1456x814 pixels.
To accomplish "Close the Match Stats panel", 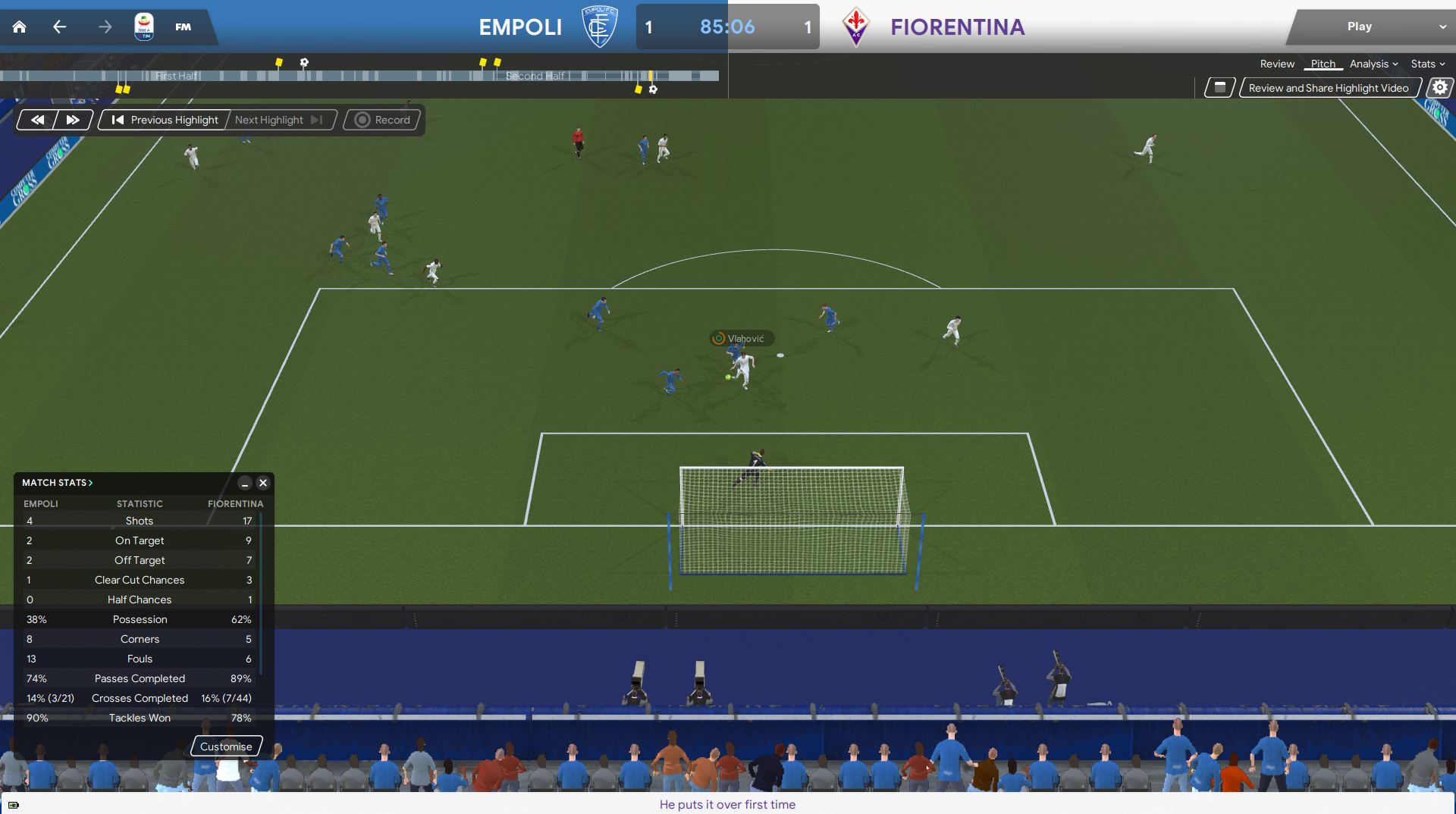I will click(263, 483).
